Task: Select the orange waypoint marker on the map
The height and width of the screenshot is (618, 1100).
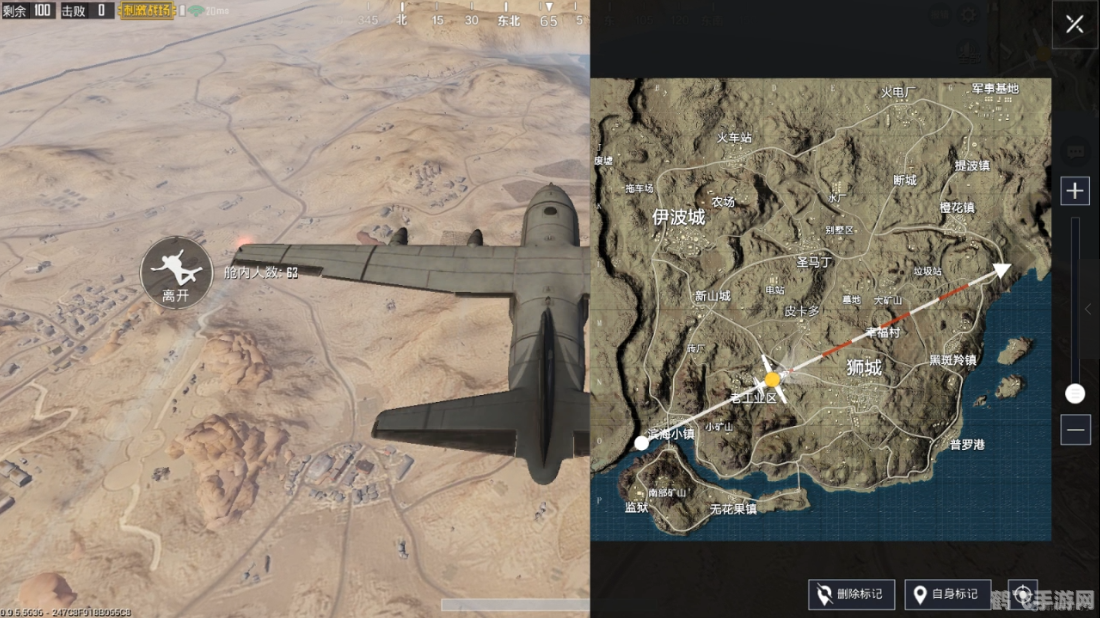Action: [772, 380]
